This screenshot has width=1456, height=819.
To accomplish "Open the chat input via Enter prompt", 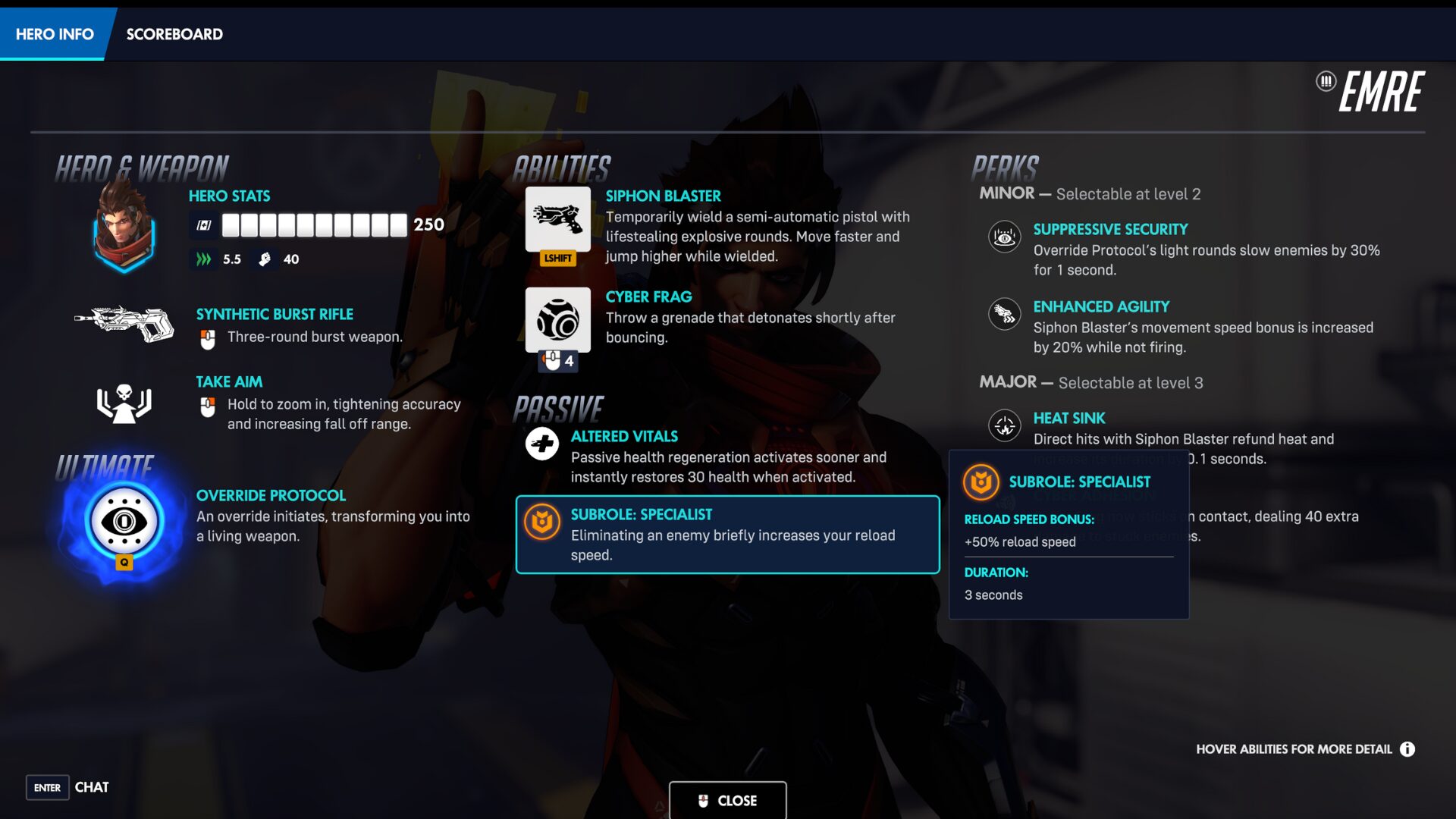I will pos(48,788).
